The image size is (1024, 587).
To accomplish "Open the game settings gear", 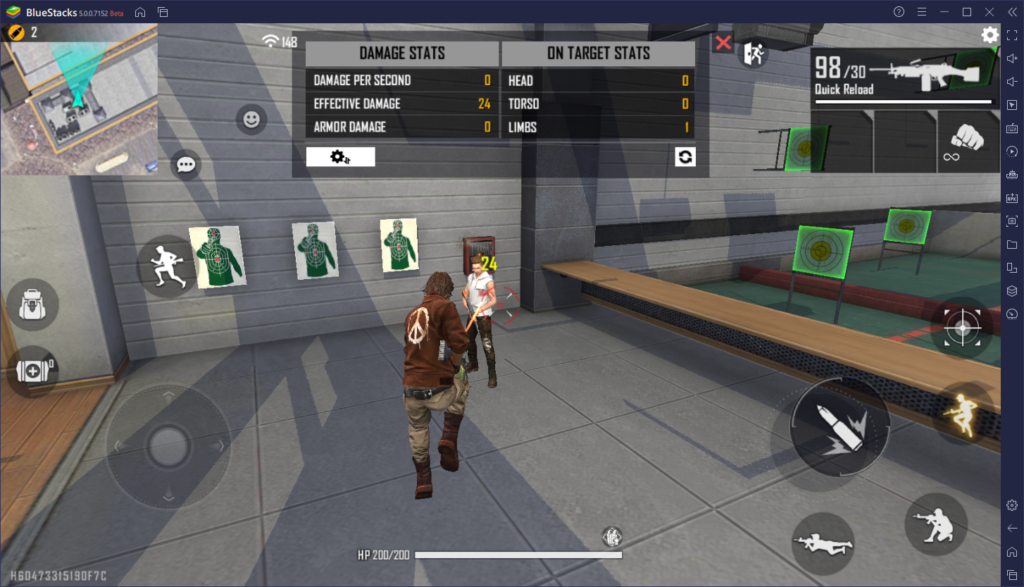I will pyautogui.click(x=990, y=35).
